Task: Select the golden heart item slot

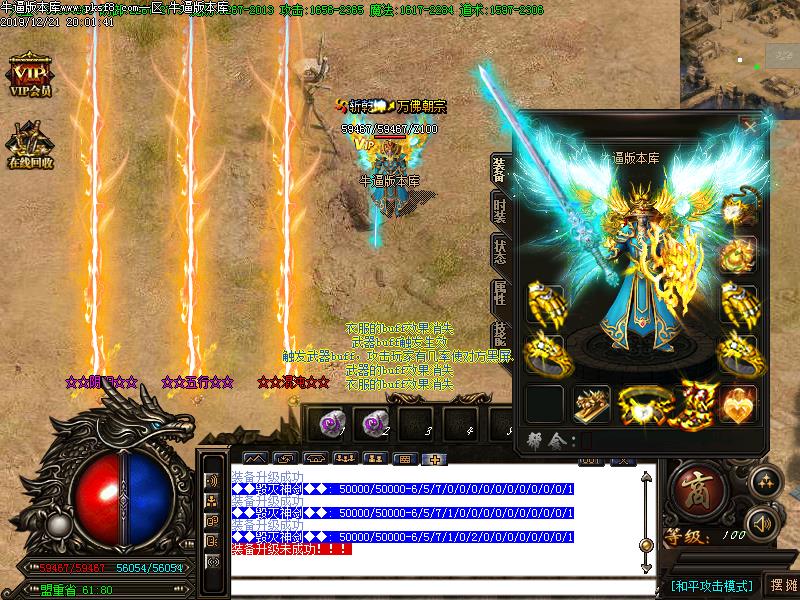Action: (738, 403)
